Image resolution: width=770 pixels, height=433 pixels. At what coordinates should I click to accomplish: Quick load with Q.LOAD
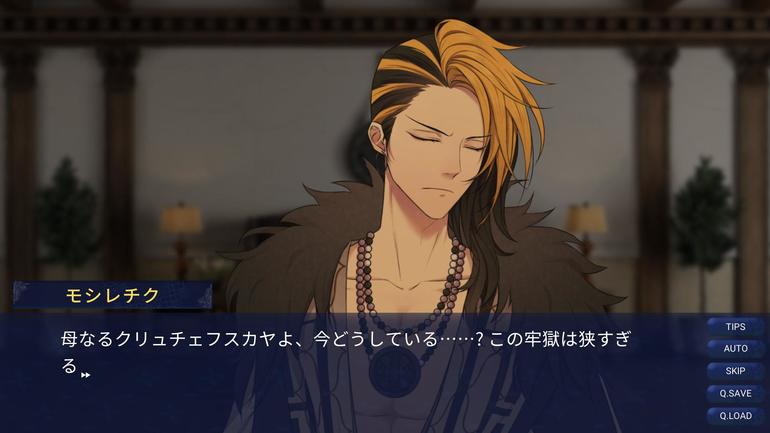[x=735, y=415]
